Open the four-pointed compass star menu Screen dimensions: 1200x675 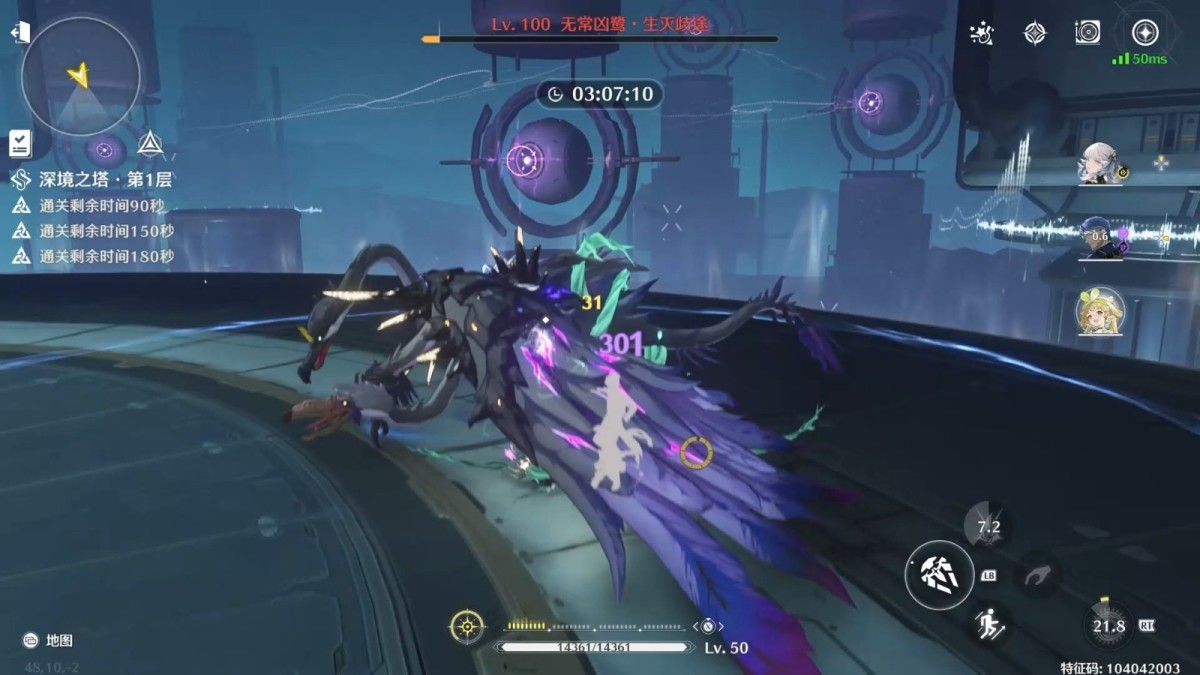1035,33
